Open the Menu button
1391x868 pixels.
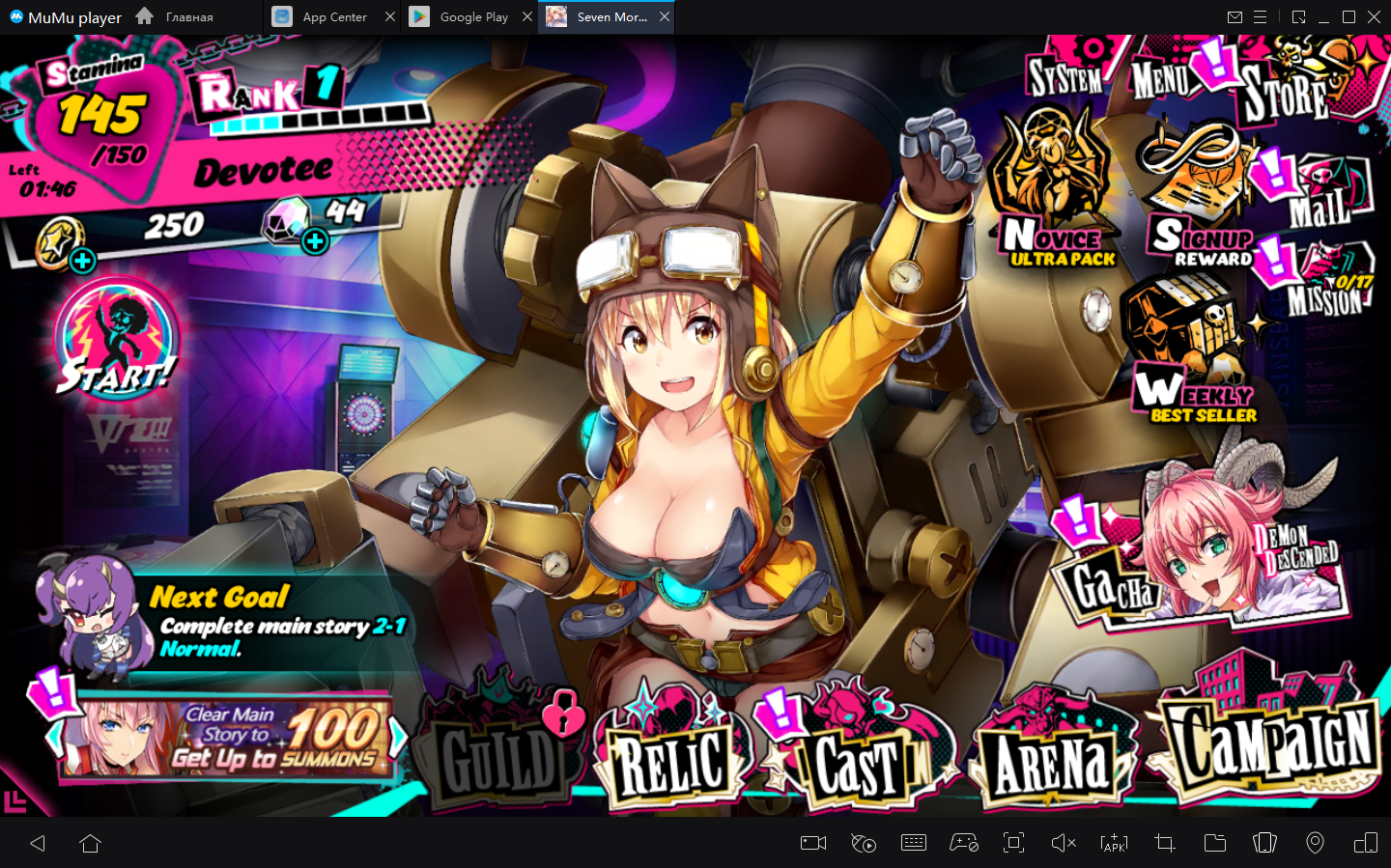point(1160,77)
